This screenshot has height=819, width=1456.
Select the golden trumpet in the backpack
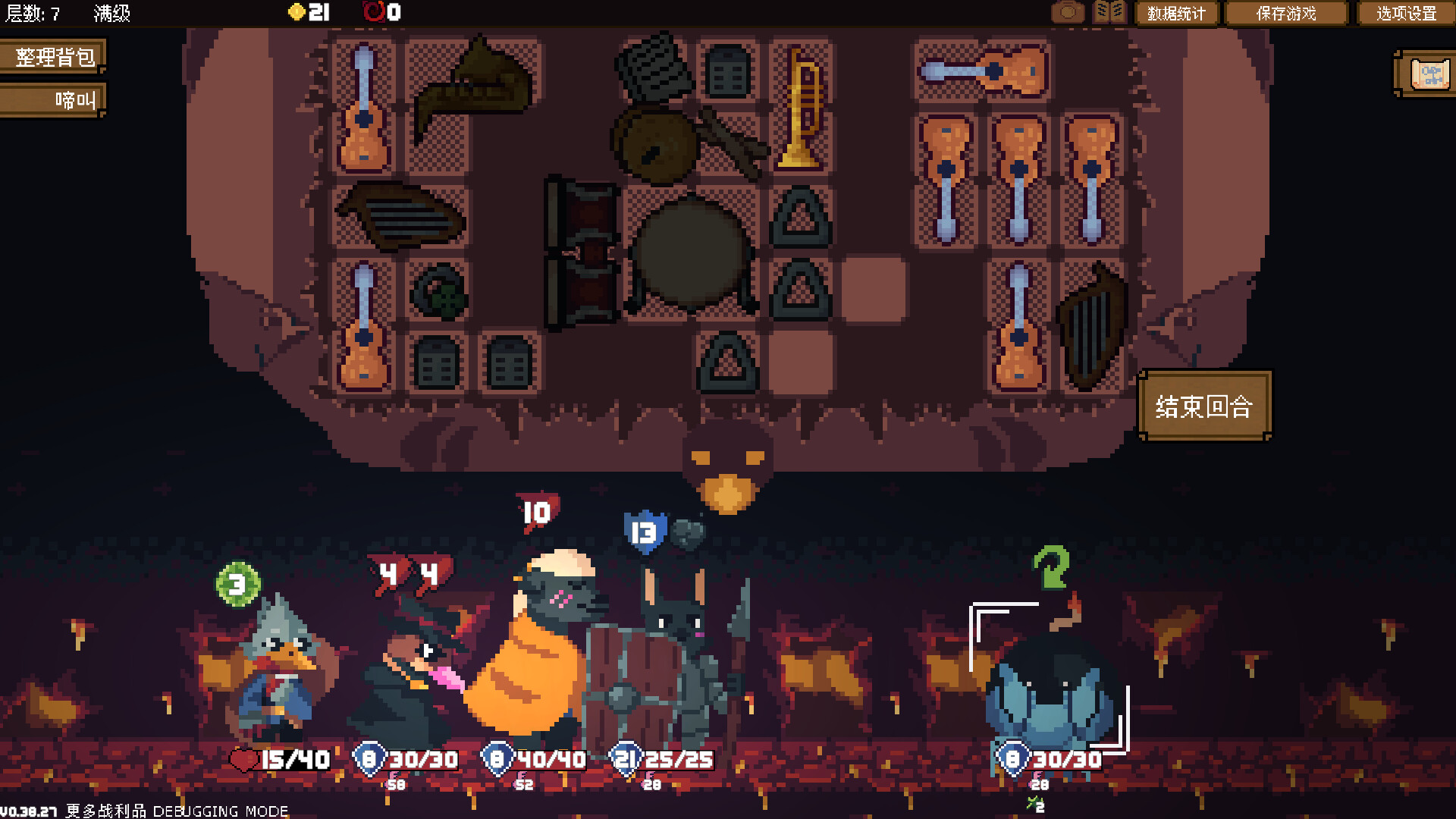pyautogui.click(x=802, y=108)
